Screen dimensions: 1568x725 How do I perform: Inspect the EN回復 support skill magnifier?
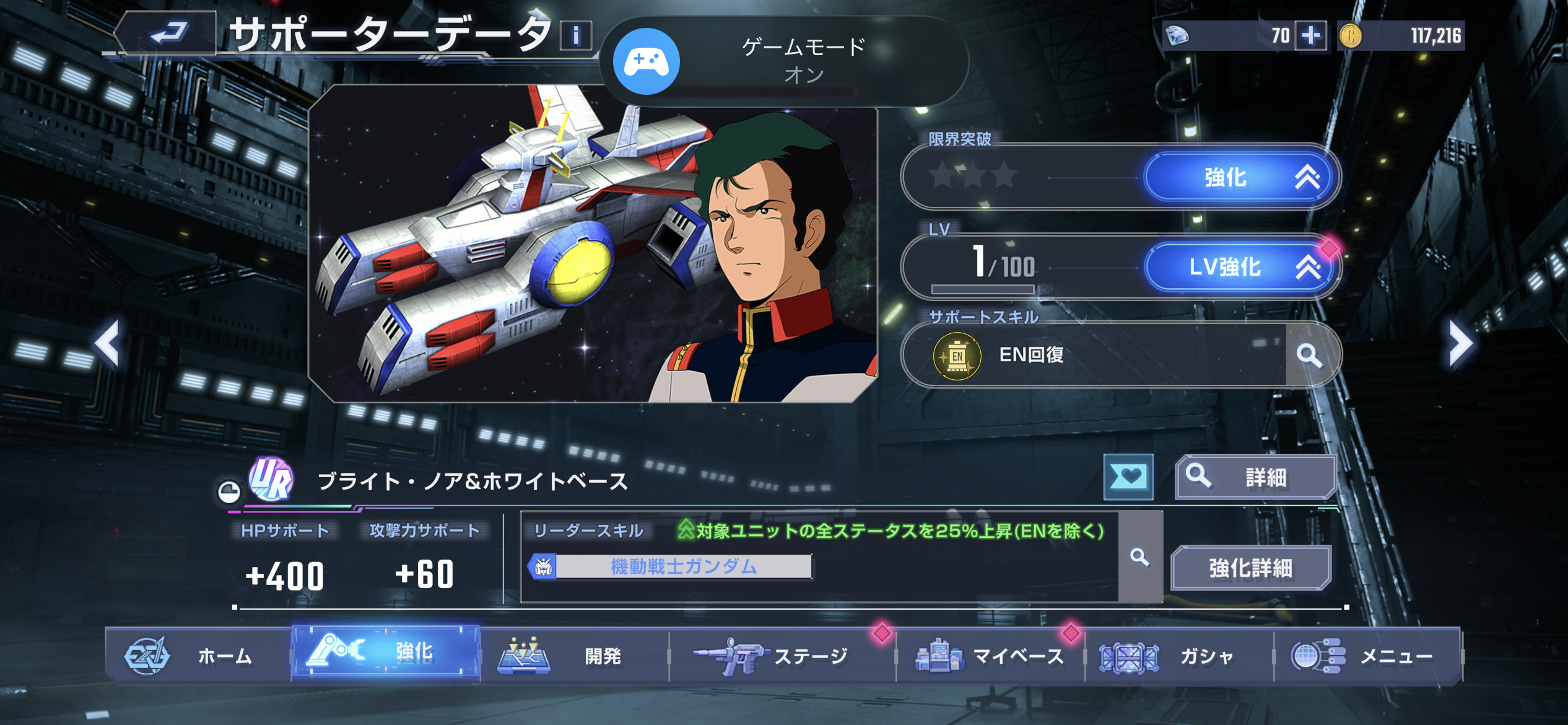[x=1309, y=355]
